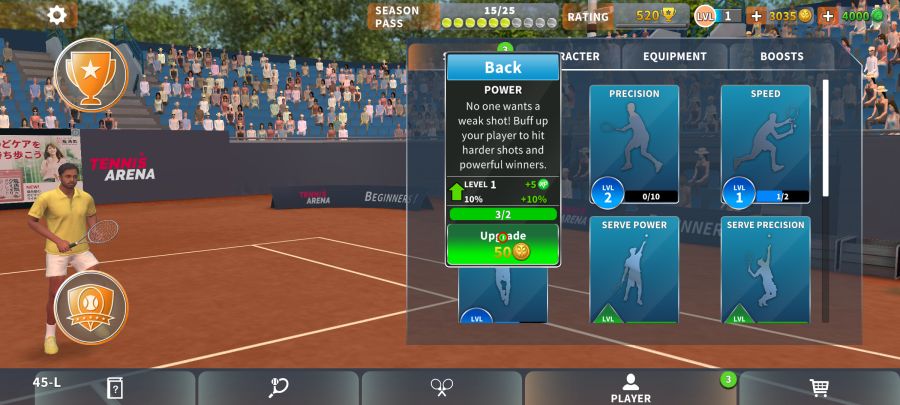Open the crossed rackets match tab
The height and width of the screenshot is (405, 900).
click(442, 388)
